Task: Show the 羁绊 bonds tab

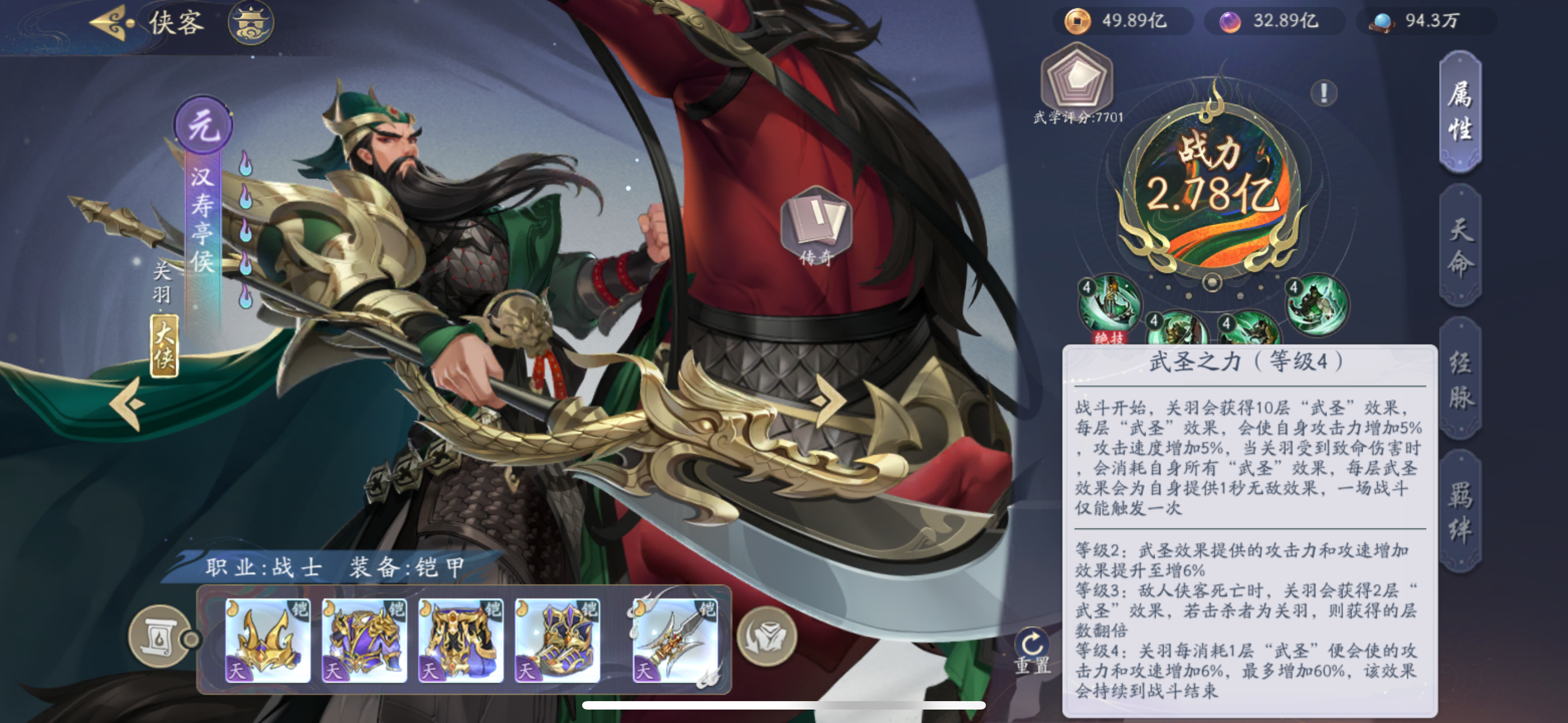Action: coord(1460,512)
